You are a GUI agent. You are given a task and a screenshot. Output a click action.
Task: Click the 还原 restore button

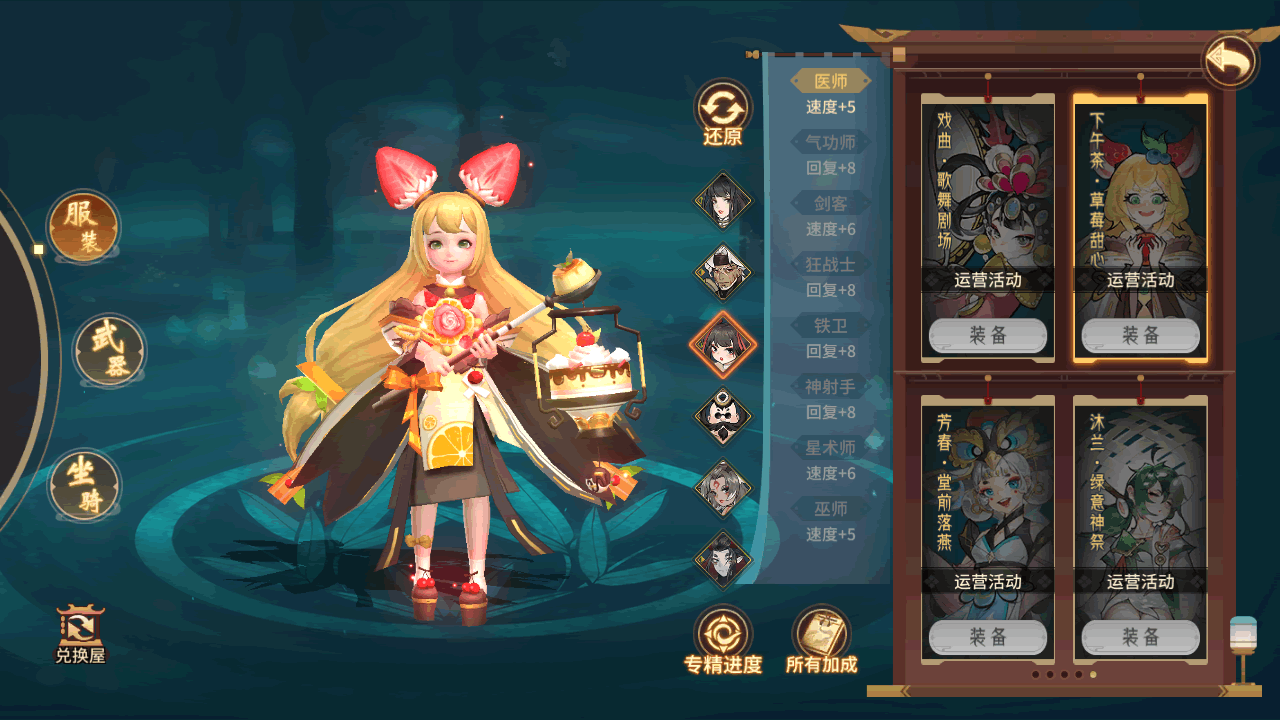(x=723, y=113)
